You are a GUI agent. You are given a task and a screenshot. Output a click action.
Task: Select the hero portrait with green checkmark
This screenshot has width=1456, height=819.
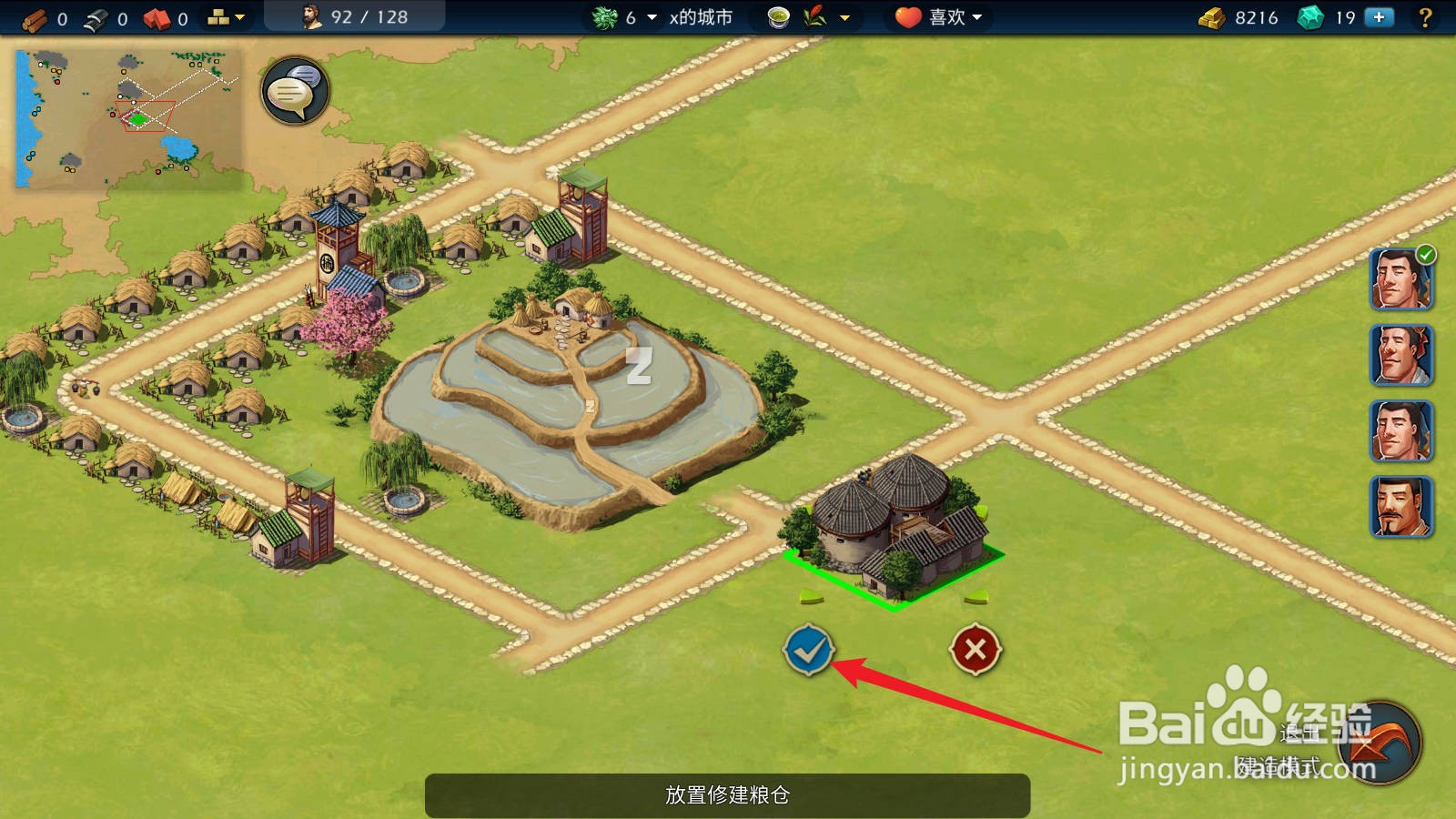click(x=1401, y=280)
